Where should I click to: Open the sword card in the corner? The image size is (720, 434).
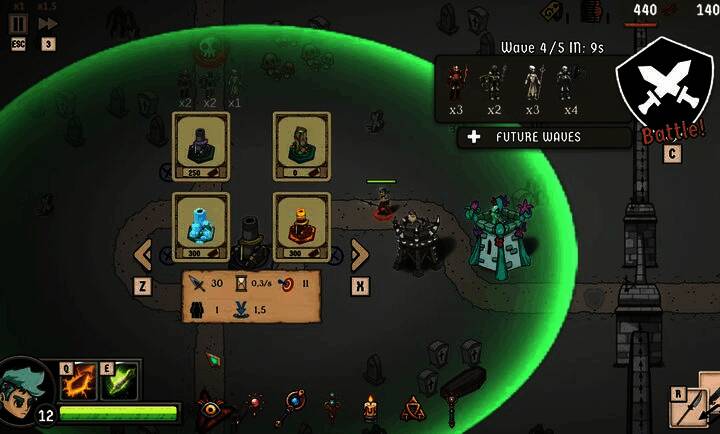[x=695, y=408]
